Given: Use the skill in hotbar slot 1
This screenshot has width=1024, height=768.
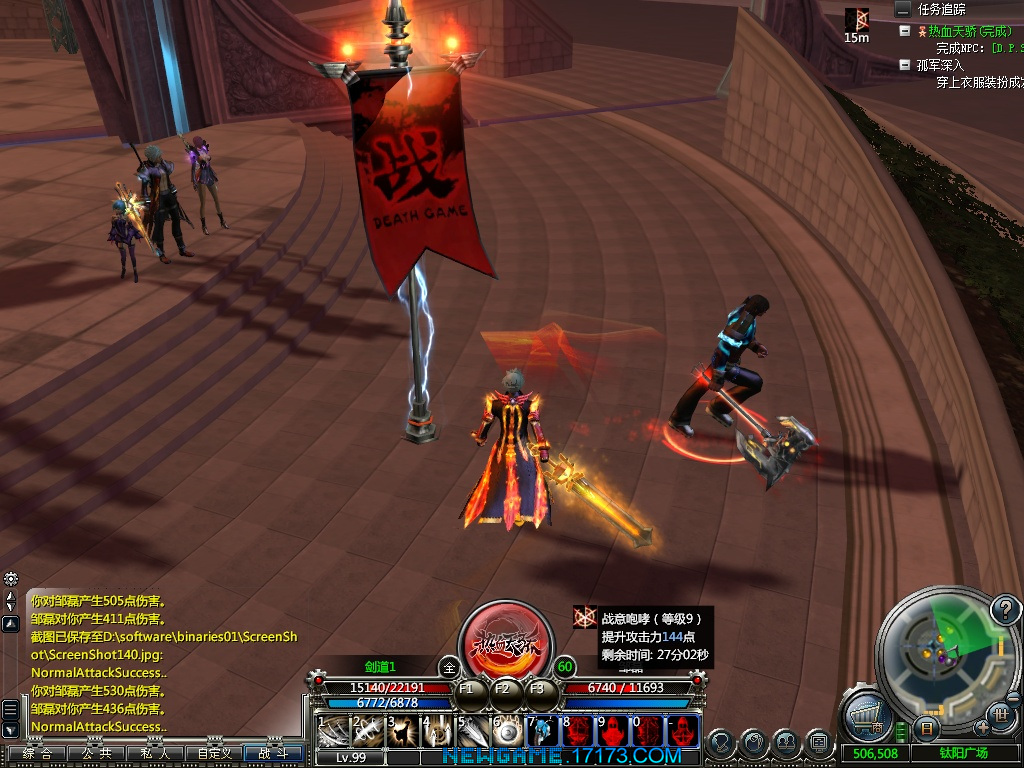Looking at the screenshot, I should coord(332,730).
